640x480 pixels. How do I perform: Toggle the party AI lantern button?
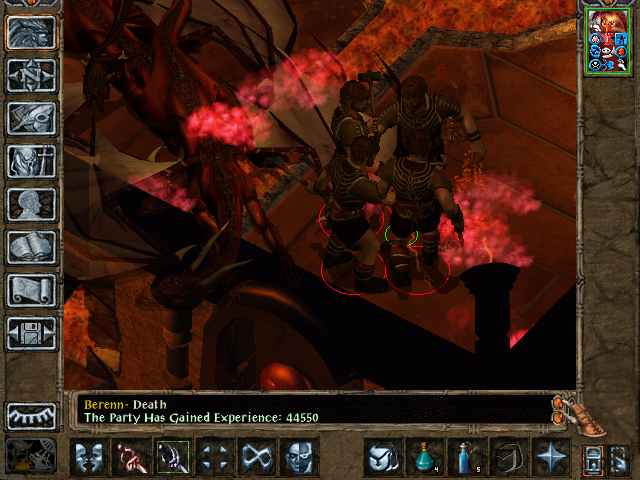tap(595, 460)
